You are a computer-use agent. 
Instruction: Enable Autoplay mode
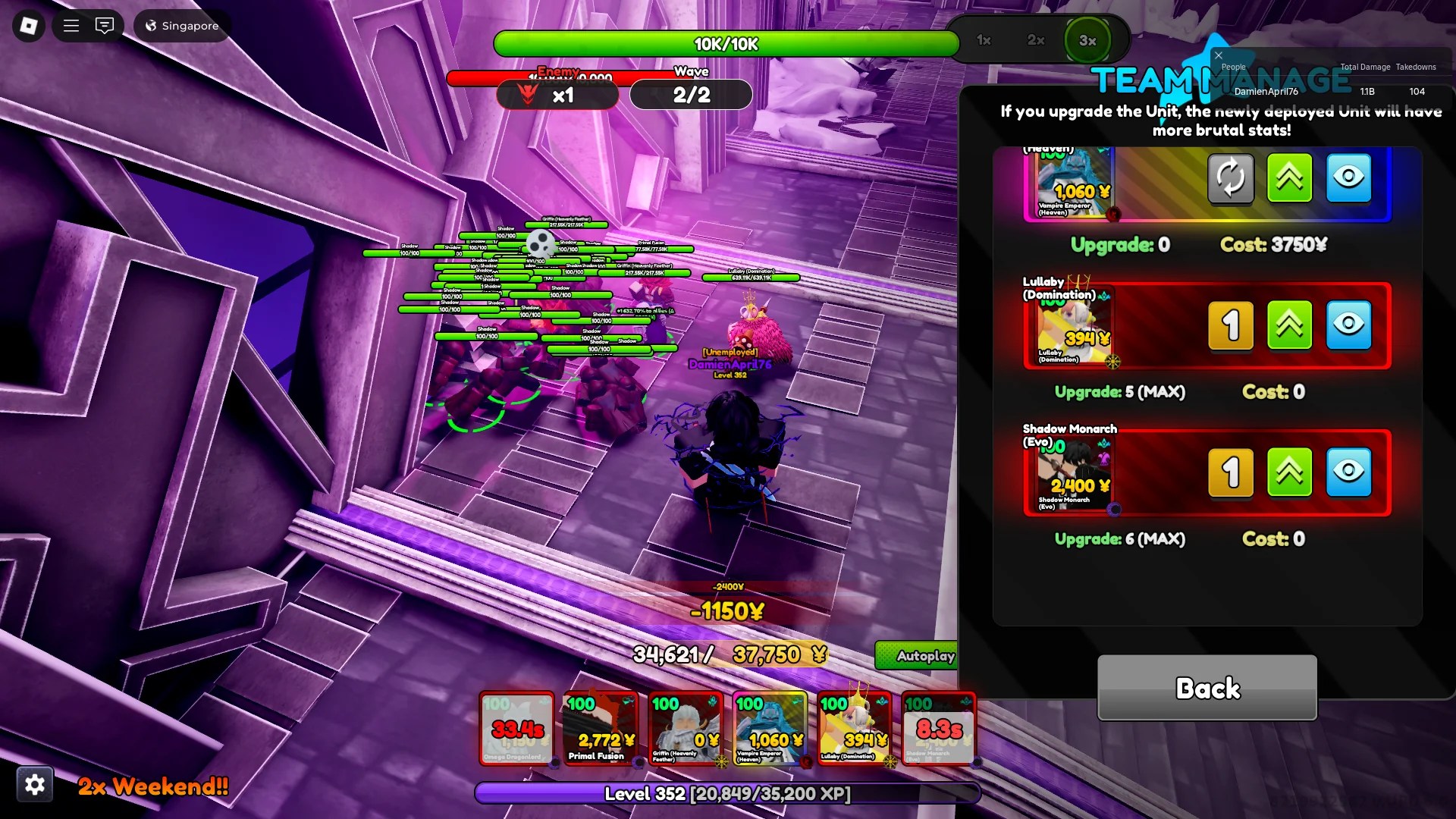(x=924, y=655)
